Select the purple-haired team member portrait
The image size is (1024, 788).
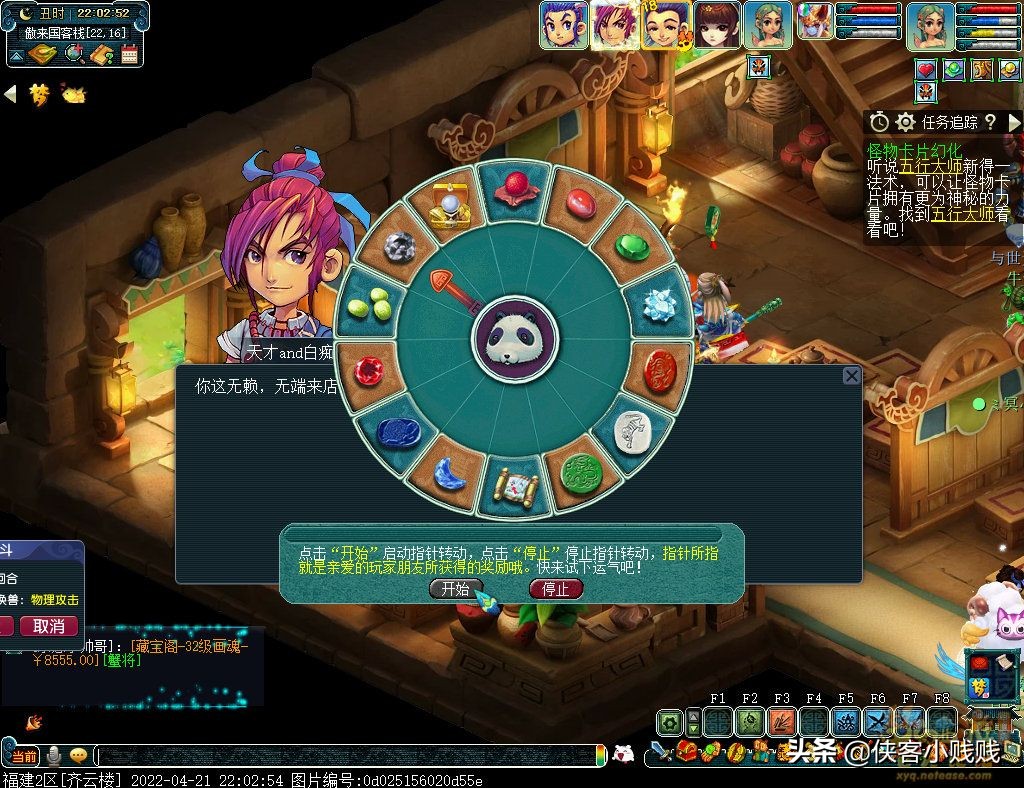click(x=614, y=25)
